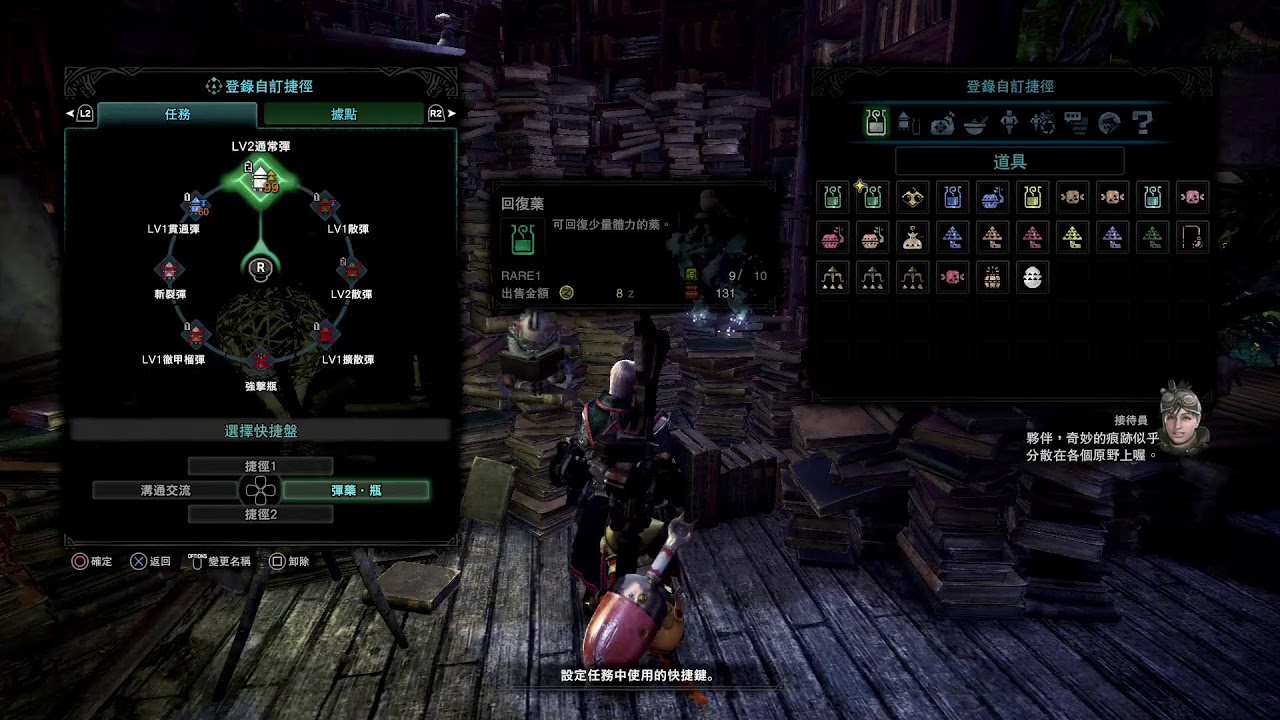The height and width of the screenshot is (720, 1280).
Task: Choose the 捷徑2 shortcut palette
Action: click(260, 514)
